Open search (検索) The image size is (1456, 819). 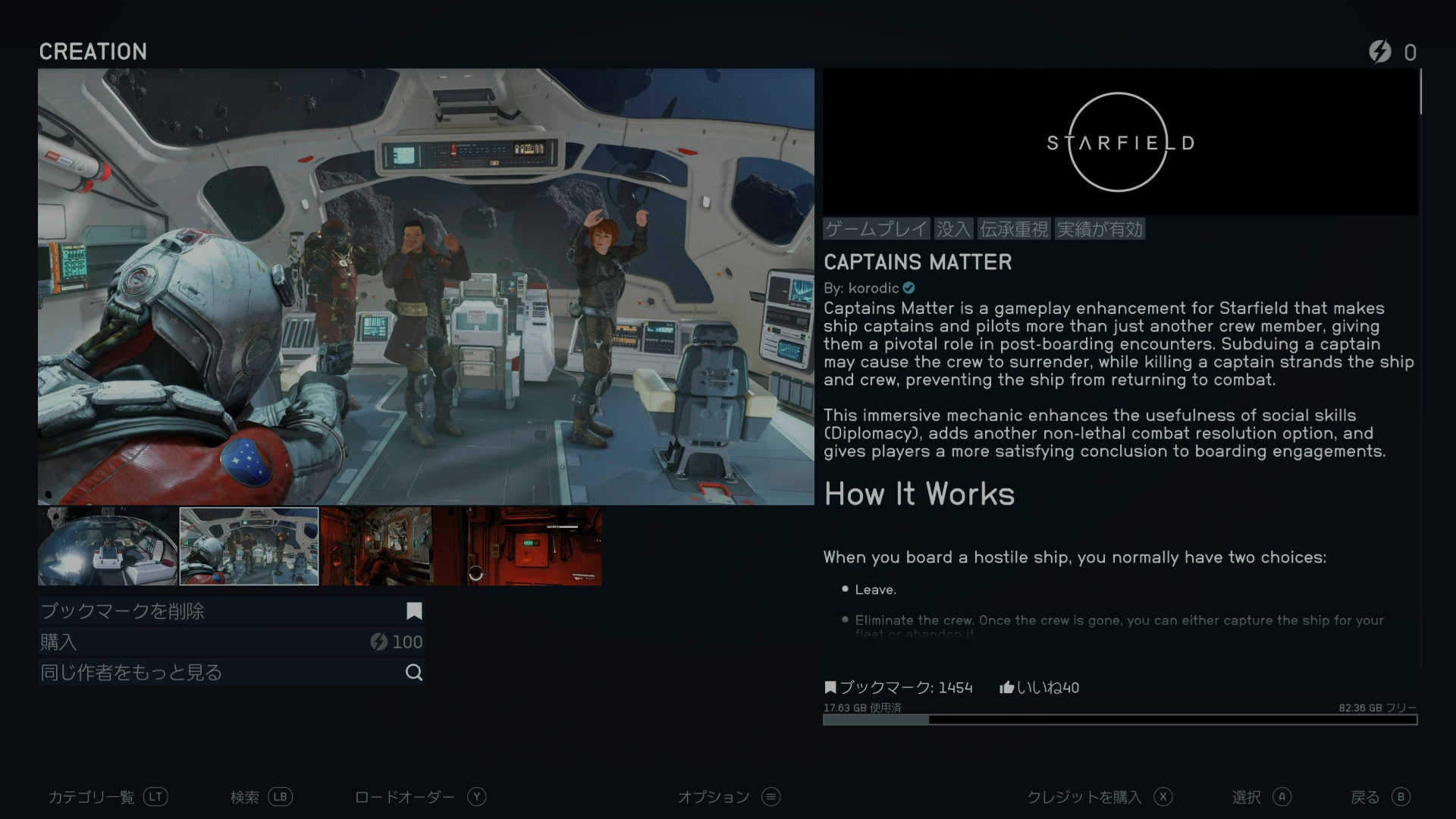[261, 797]
